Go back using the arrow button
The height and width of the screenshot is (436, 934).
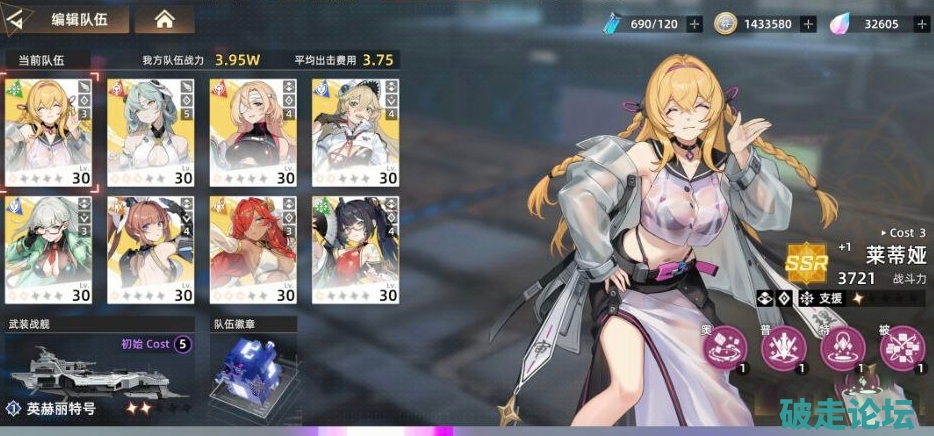tap(19, 19)
